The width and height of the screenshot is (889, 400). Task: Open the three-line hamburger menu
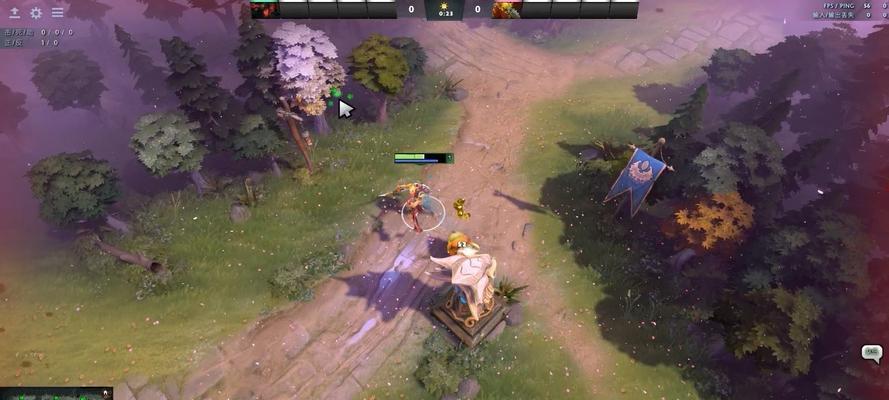57,13
